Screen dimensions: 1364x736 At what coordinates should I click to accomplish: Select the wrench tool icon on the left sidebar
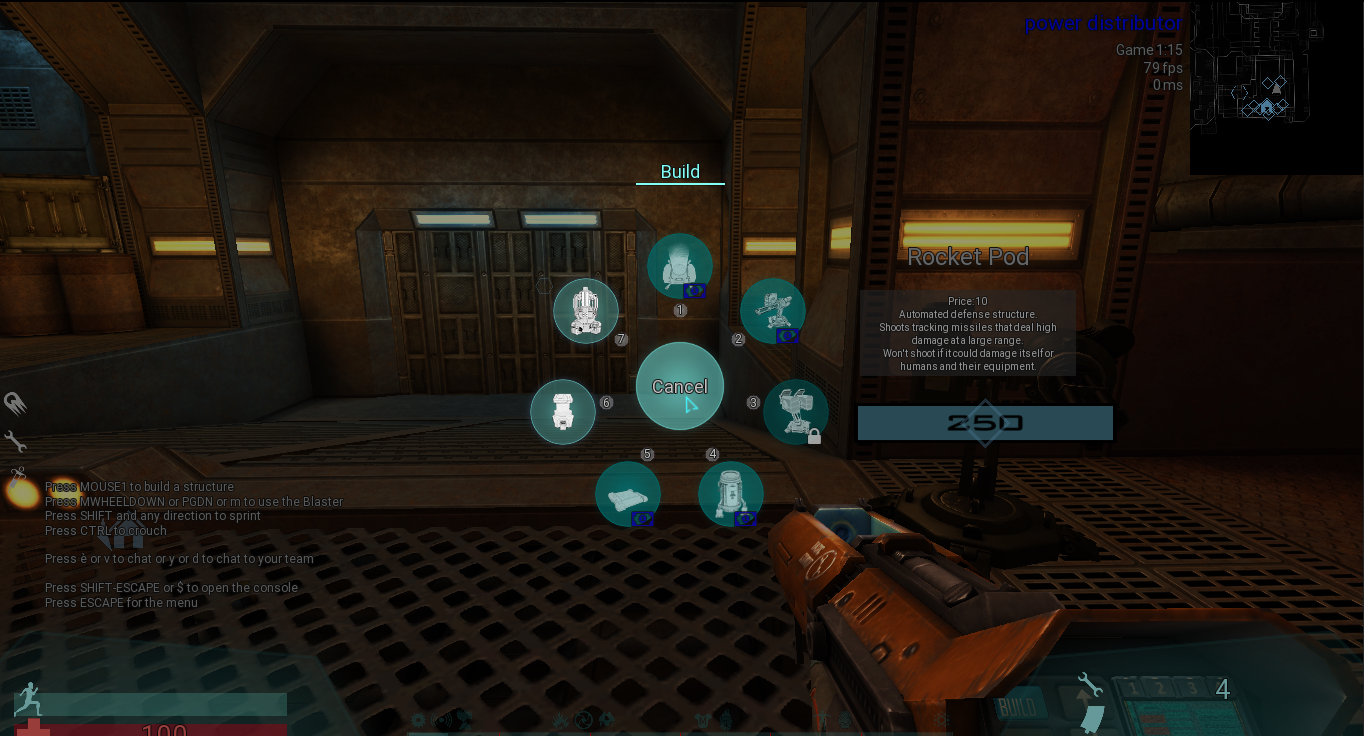pos(14,441)
